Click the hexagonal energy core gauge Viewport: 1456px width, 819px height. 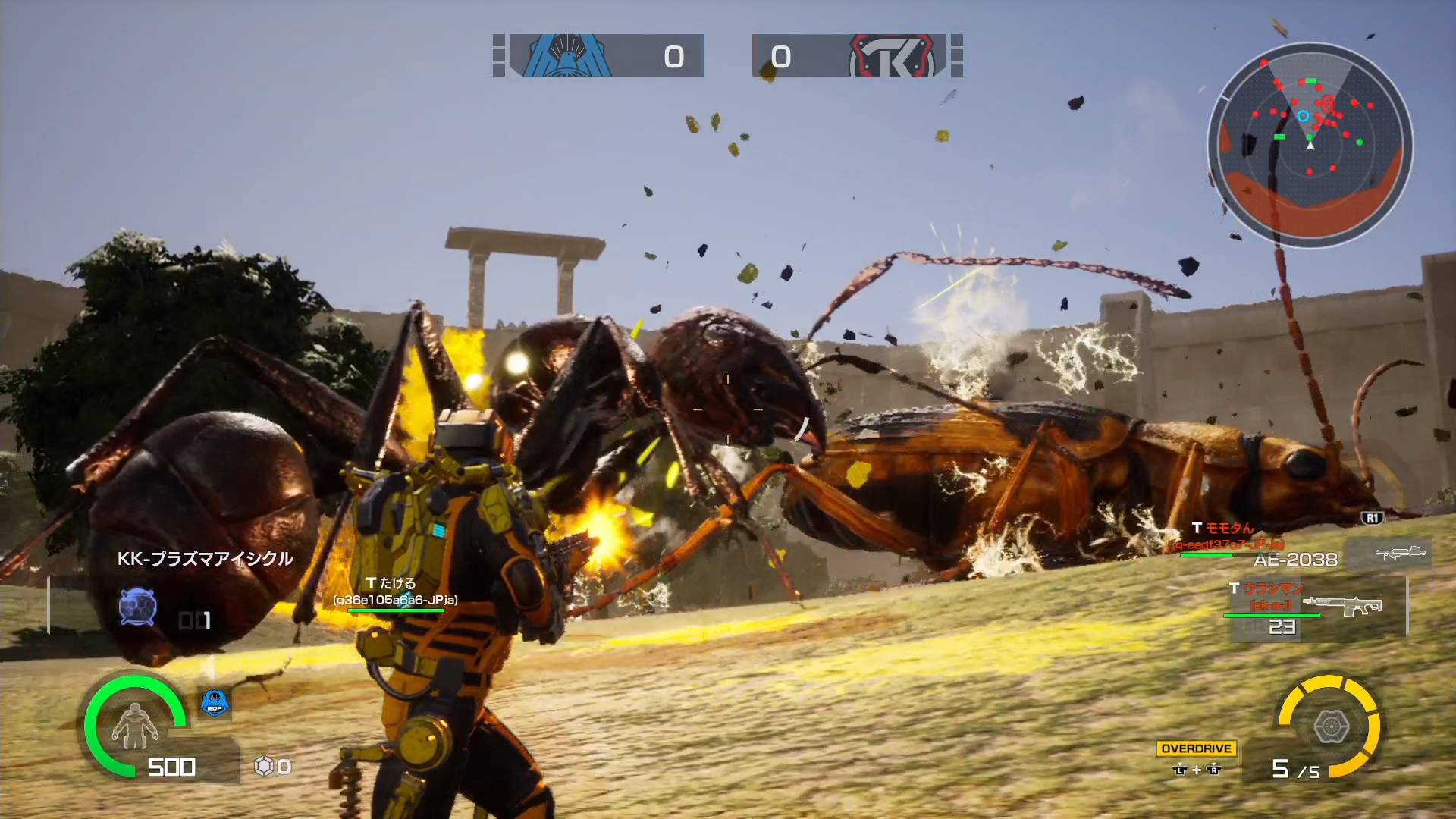pos(1329,726)
